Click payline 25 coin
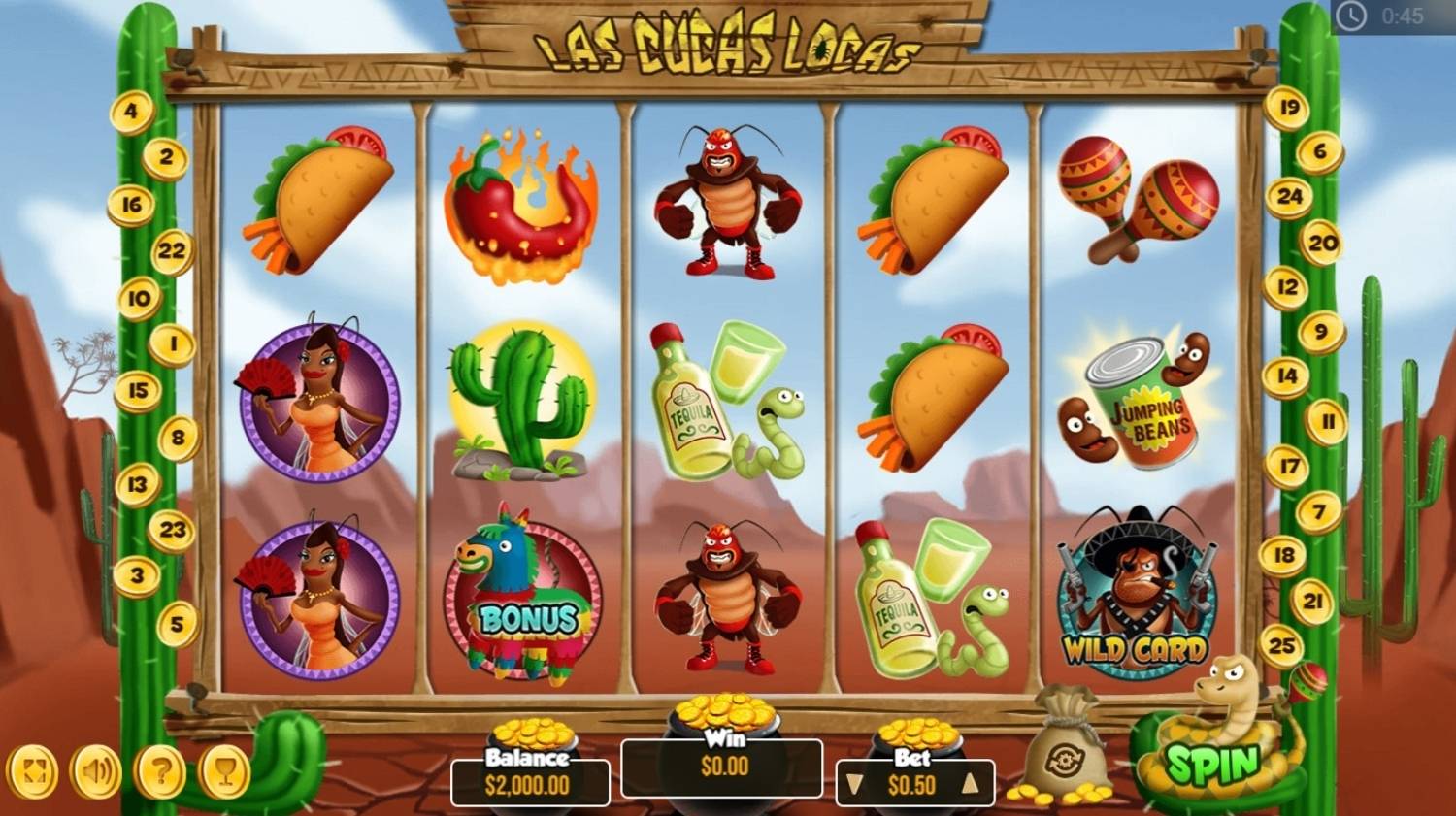Screen dimensions: 1456x816 point(1282,645)
